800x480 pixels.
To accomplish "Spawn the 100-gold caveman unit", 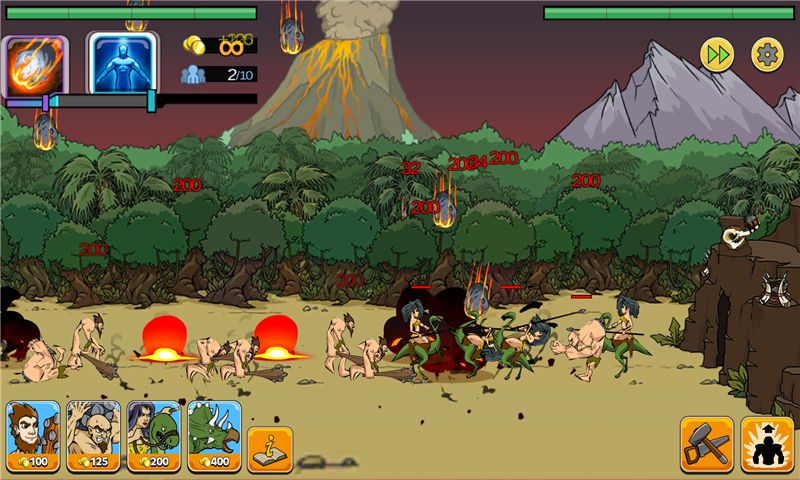I will (x=34, y=436).
